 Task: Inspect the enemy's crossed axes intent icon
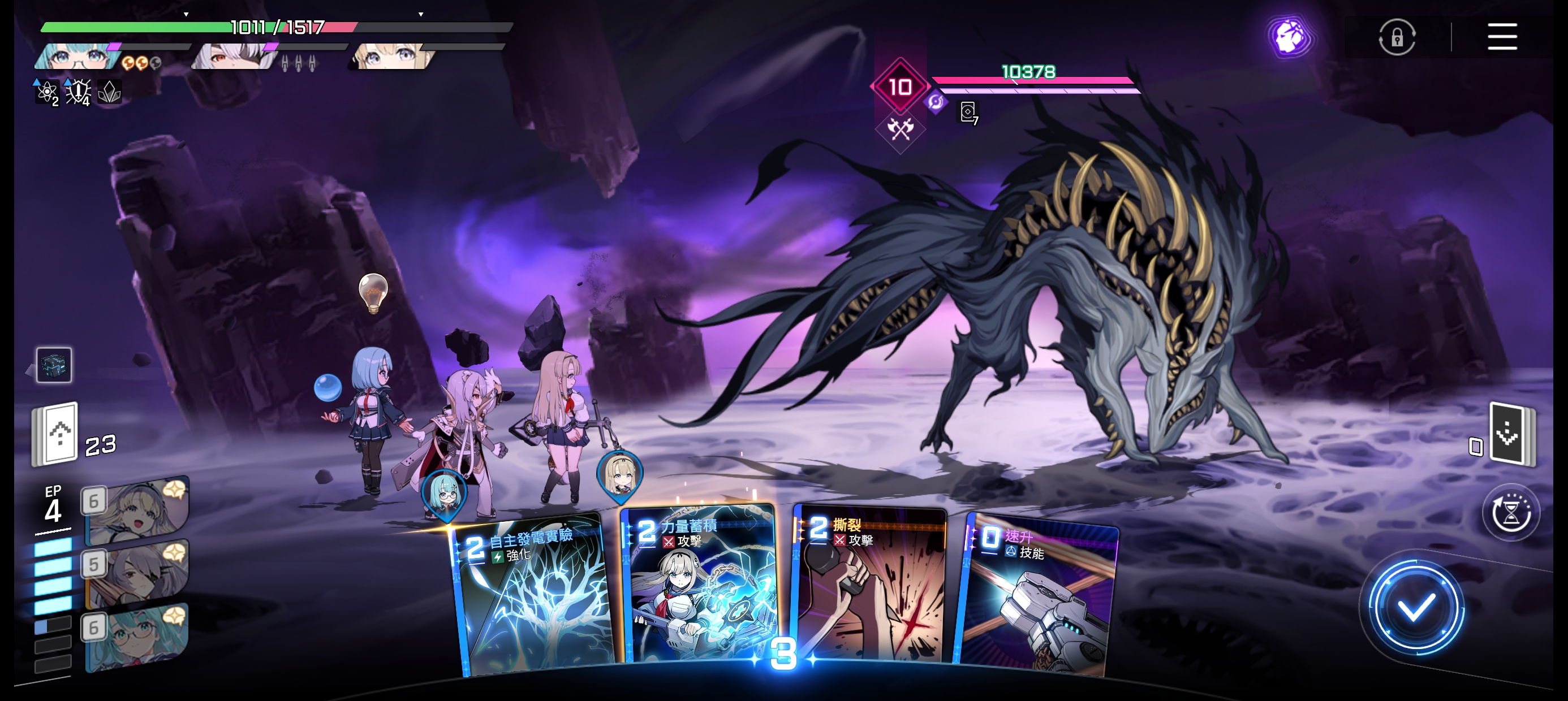(901, 128)
